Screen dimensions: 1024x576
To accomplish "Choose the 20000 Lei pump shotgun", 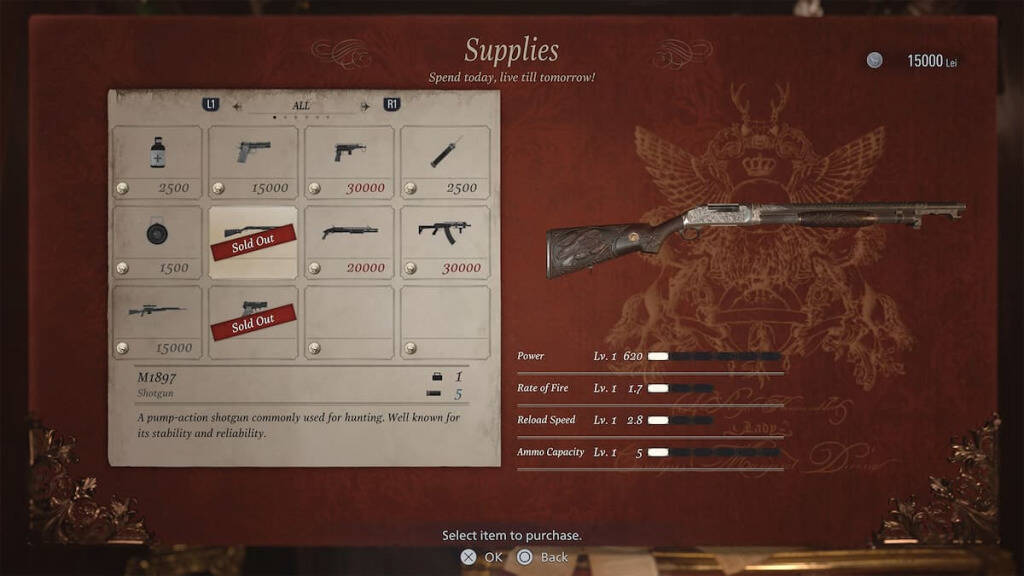I will pyautogui.click(x=349, y=241).
